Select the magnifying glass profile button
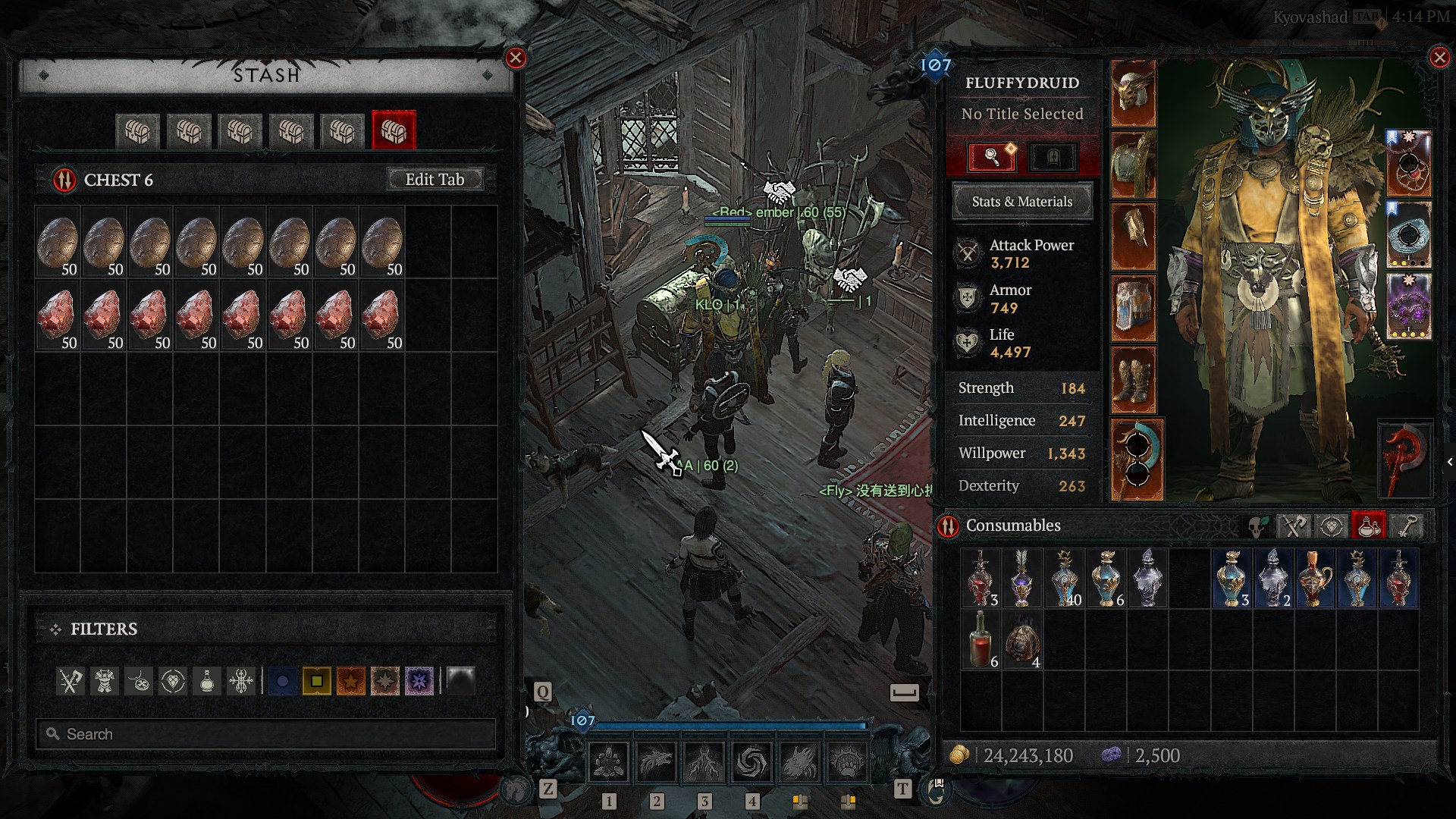The width and height of the screenshot is (1456, 819). coord(992,157)
